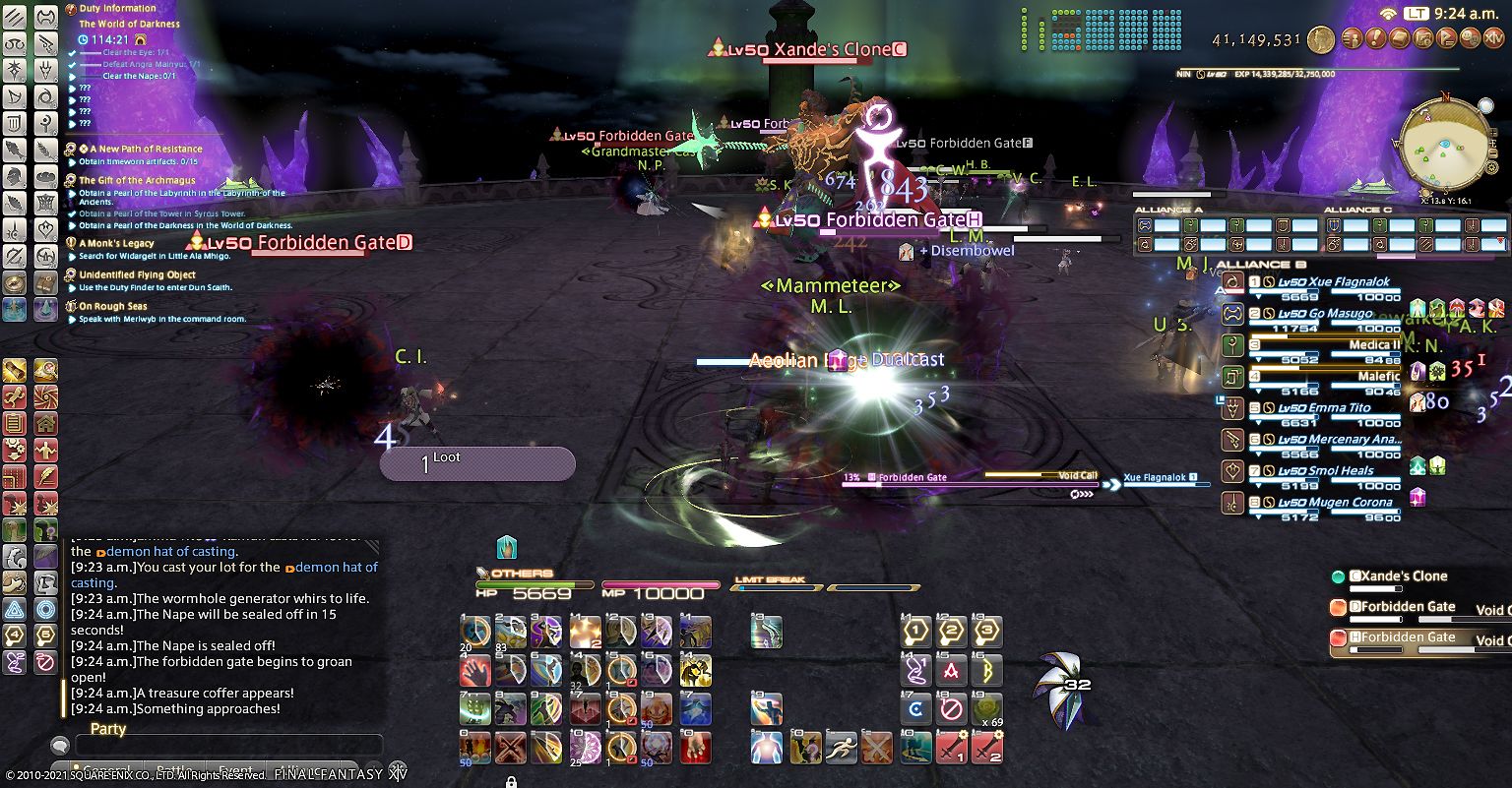Toggle the hotbar lock padlock
1512x788 pixels.
click(510, 780)
